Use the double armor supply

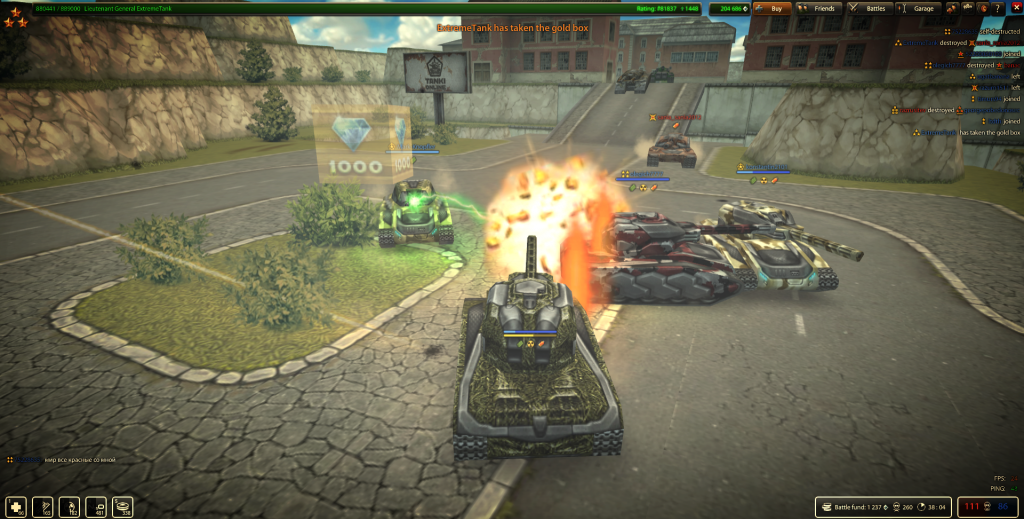(44, 506)
